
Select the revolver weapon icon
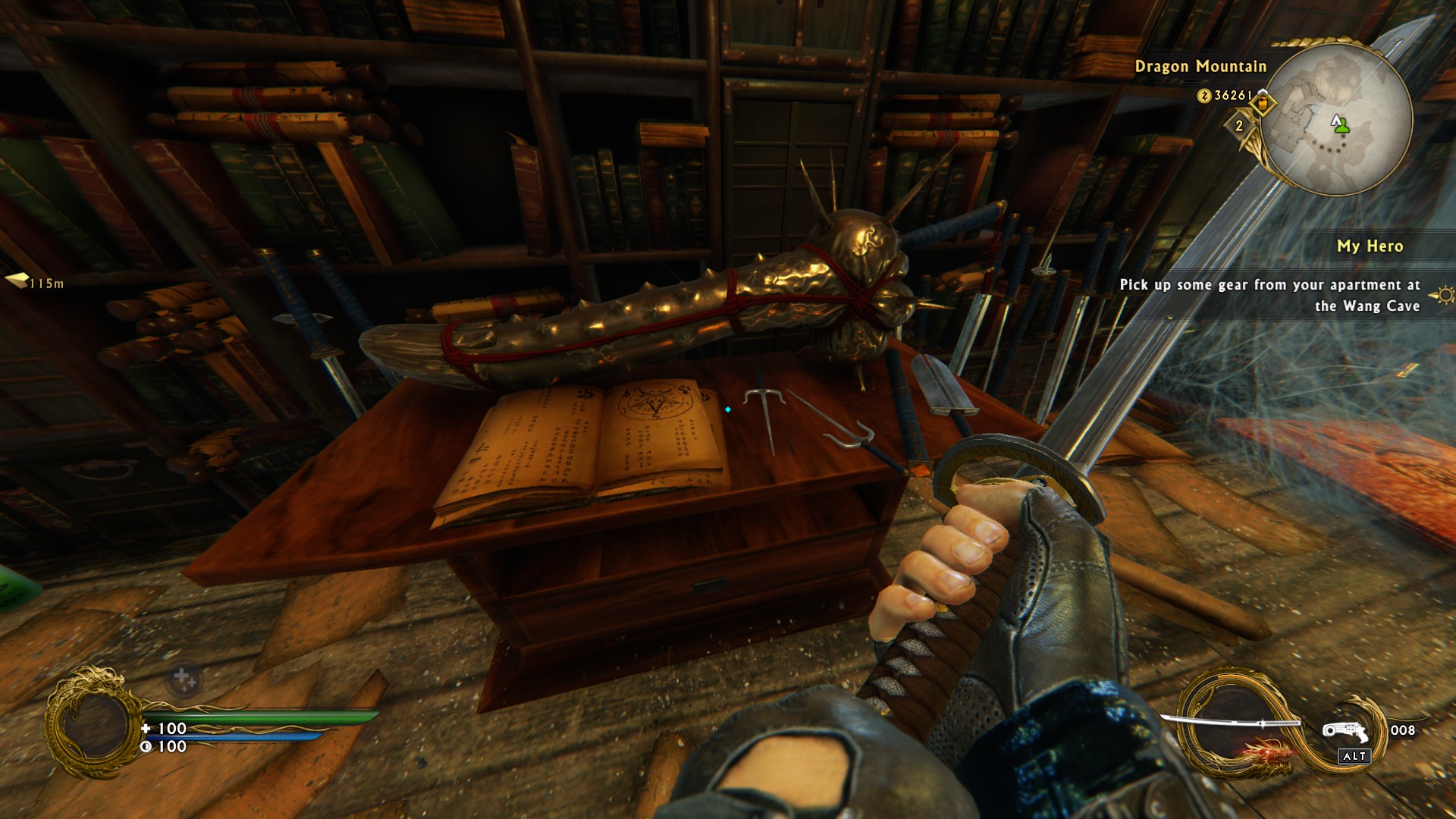click(x=1344, y=732)
